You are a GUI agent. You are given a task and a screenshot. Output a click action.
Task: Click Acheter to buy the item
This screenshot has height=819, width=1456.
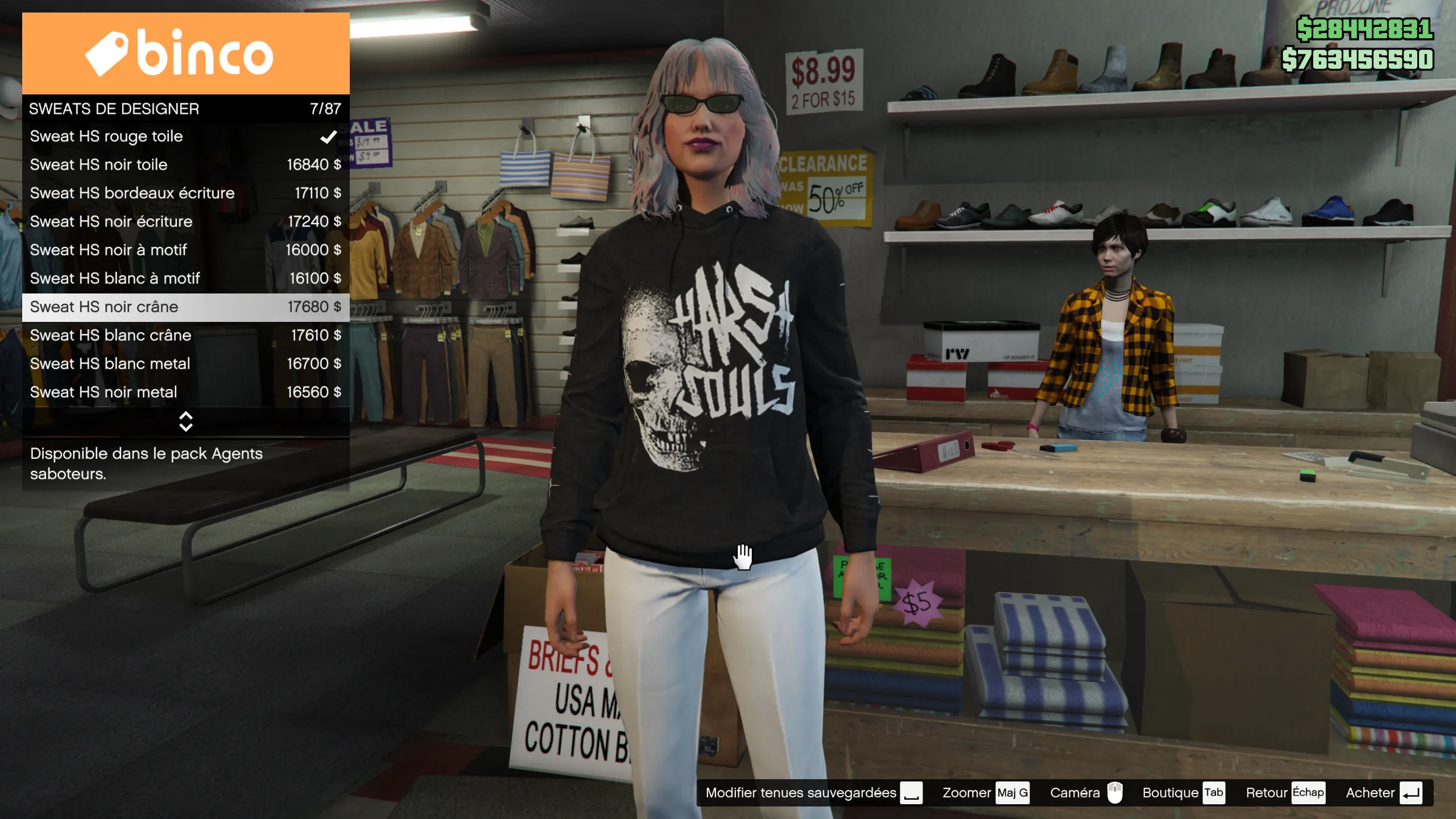1383,793
